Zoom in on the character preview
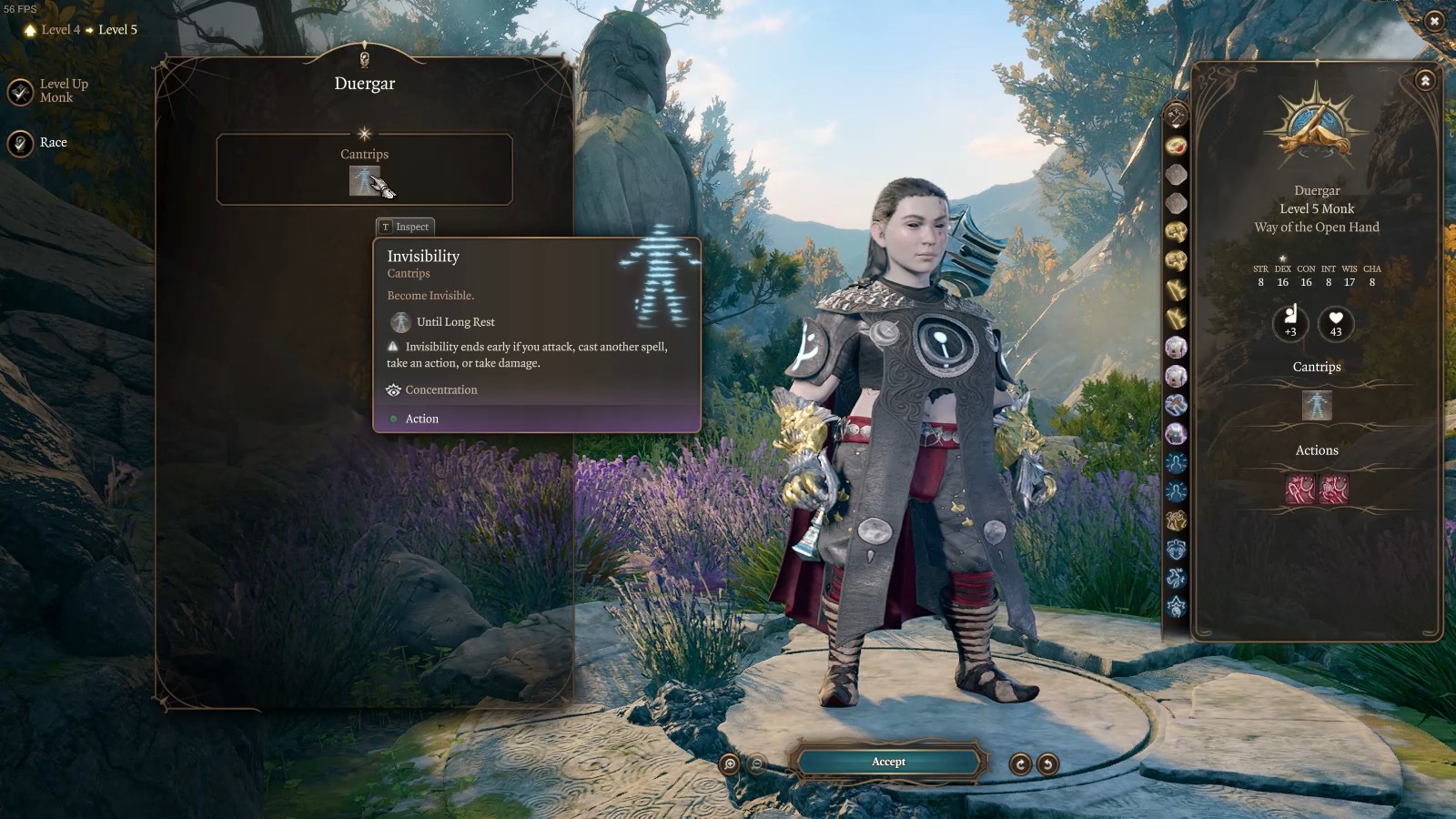Screen dimensions: 1456x819 click(x=729, y=764)
